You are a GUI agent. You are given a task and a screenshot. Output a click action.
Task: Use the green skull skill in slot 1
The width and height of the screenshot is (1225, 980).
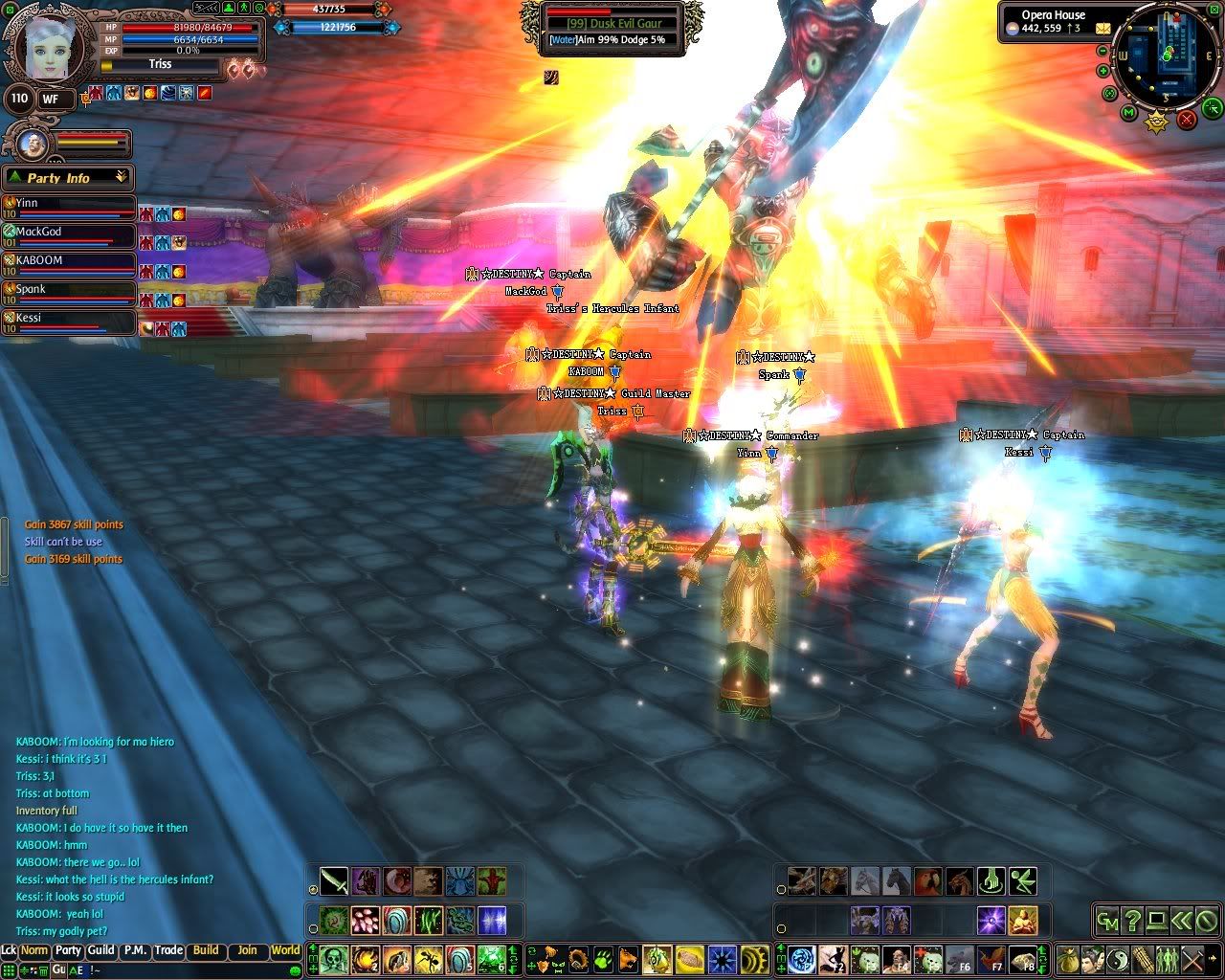(334, 958)
